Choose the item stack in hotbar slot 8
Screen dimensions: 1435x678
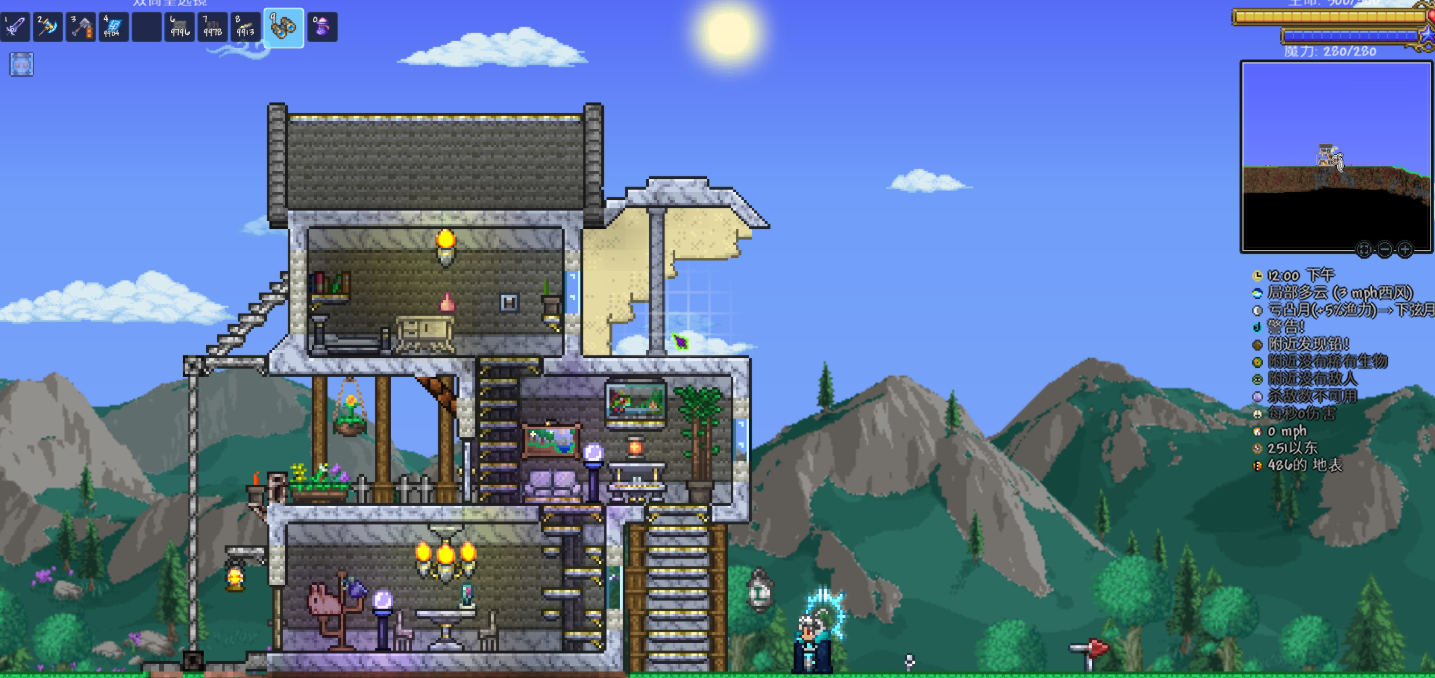pyautogui.click(x=245, y=27)
